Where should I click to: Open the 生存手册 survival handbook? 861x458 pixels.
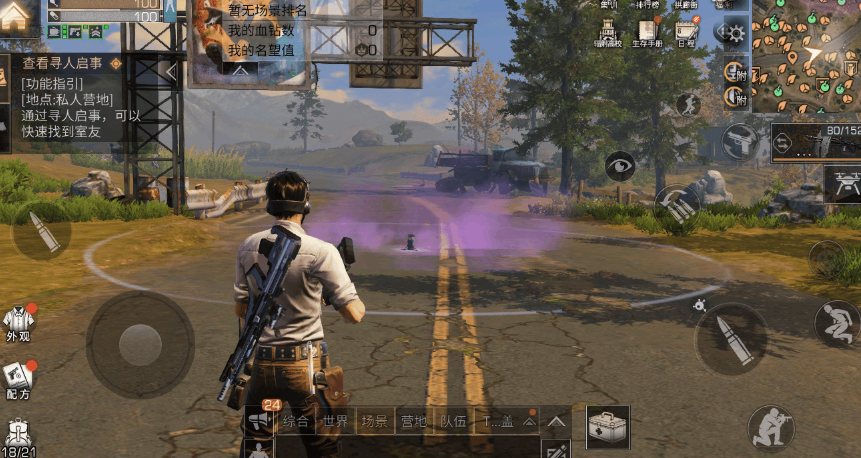click(647, 33)
